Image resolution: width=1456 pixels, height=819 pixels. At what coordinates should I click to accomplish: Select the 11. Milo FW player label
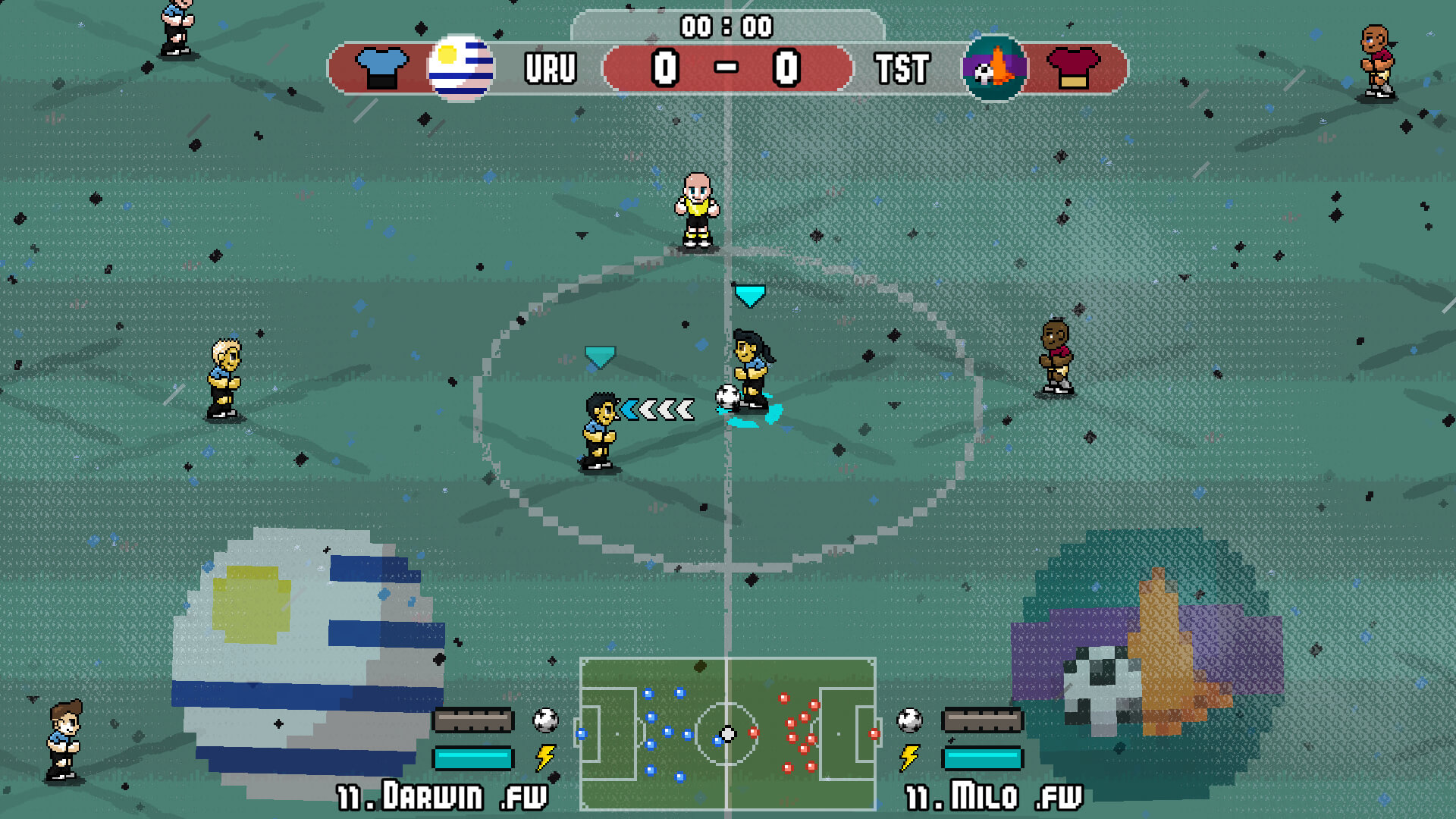pyautogui.click(x=994, y=796)
